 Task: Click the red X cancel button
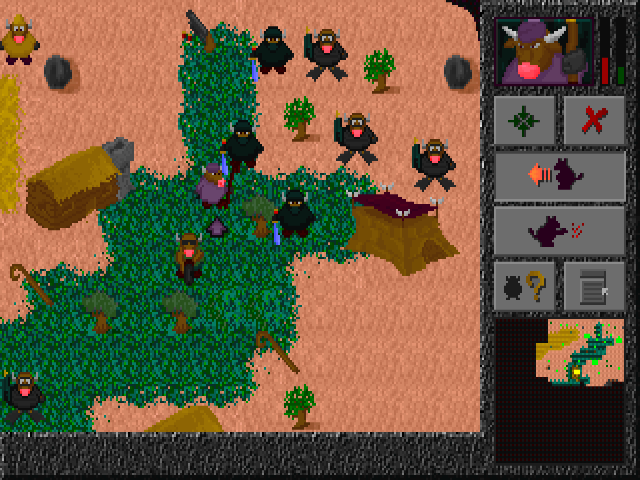click(x=594, y=120)
